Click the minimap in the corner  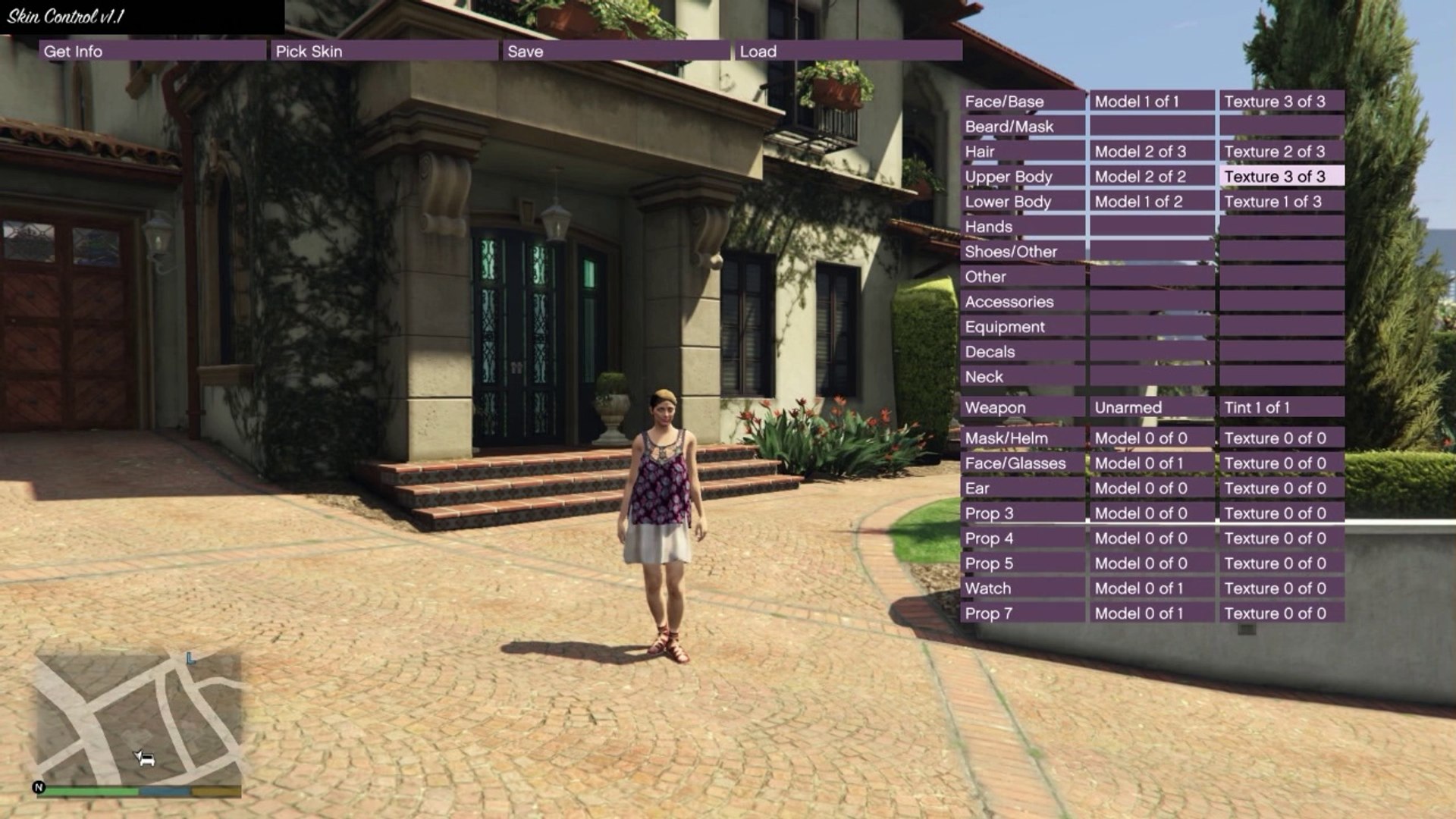139,719
